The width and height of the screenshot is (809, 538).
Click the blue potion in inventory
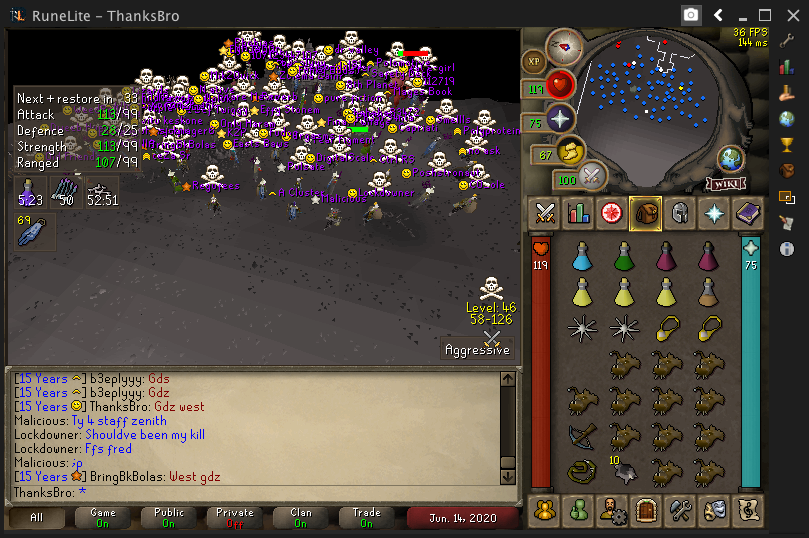pyautogui.click(x=581, y=259)
